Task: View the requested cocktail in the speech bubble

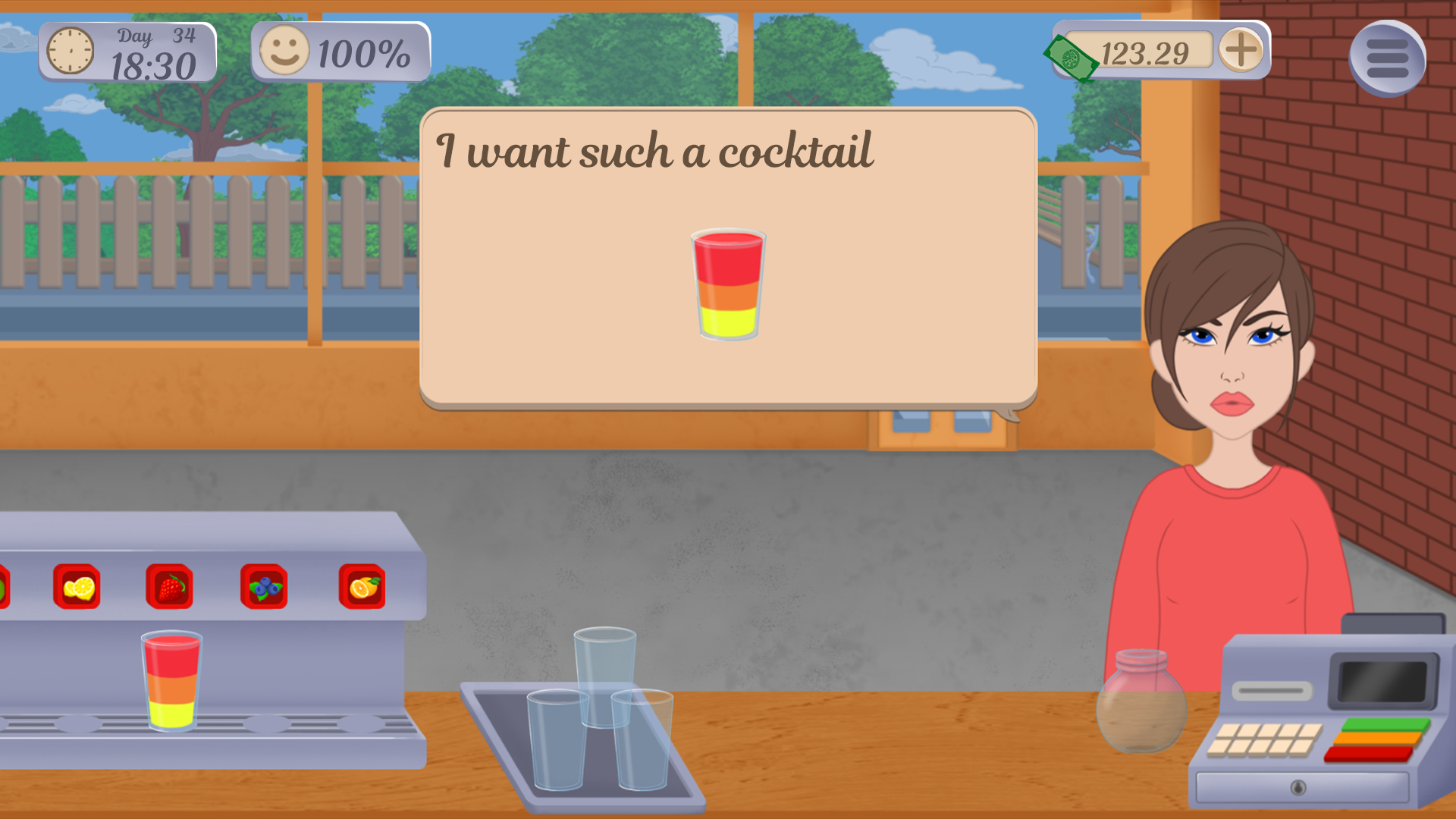Action: coord(730,284)
